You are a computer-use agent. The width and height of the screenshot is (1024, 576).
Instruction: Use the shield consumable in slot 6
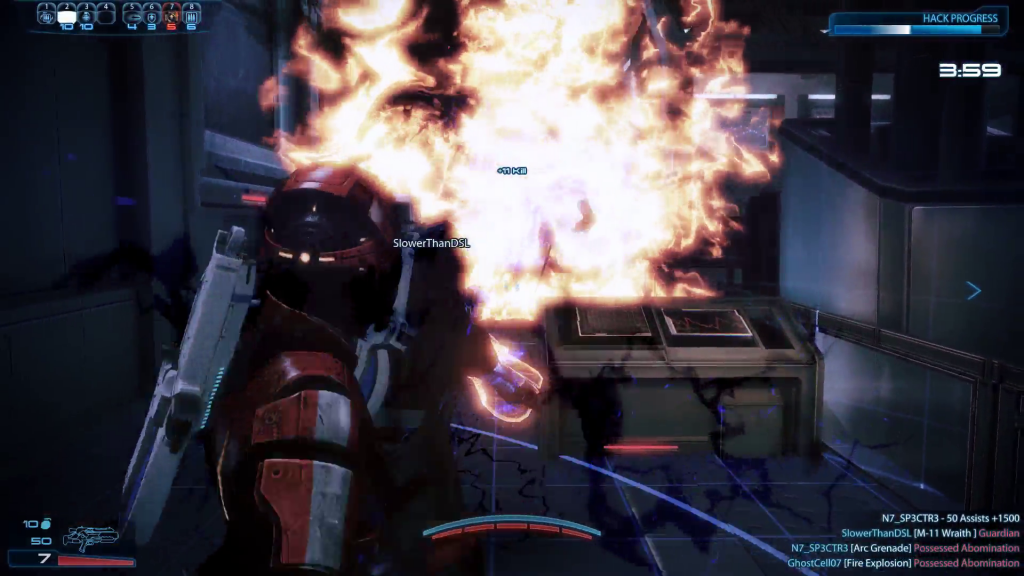click(152, 16)
